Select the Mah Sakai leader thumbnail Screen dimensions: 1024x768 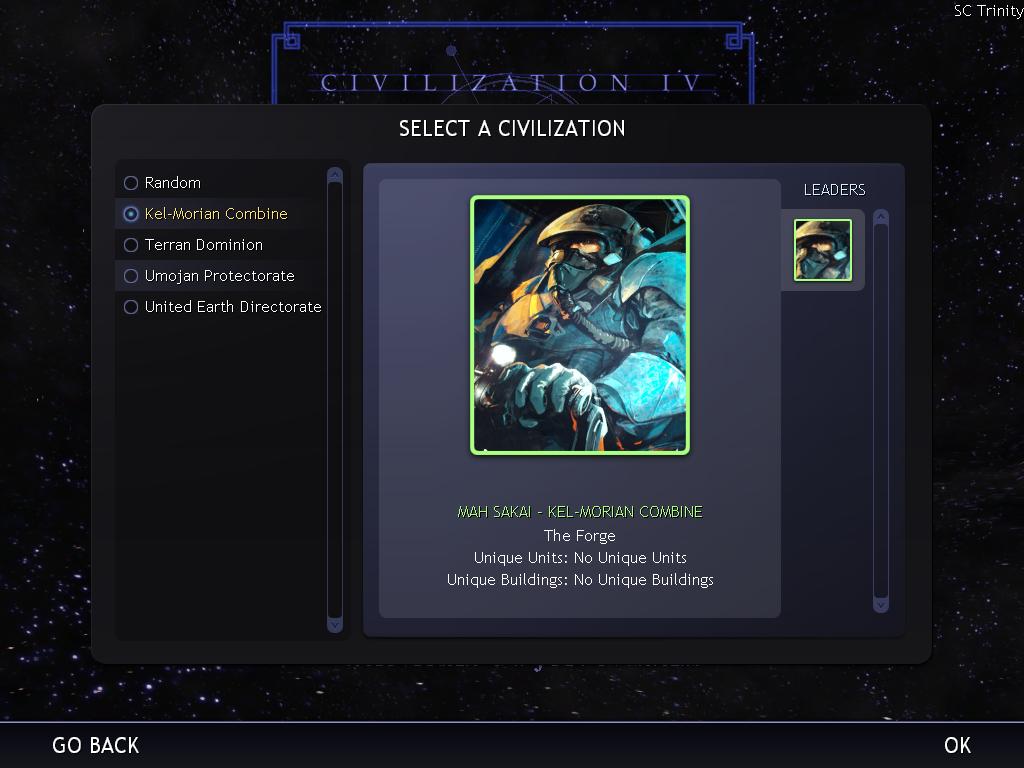[x=823, y=250]
